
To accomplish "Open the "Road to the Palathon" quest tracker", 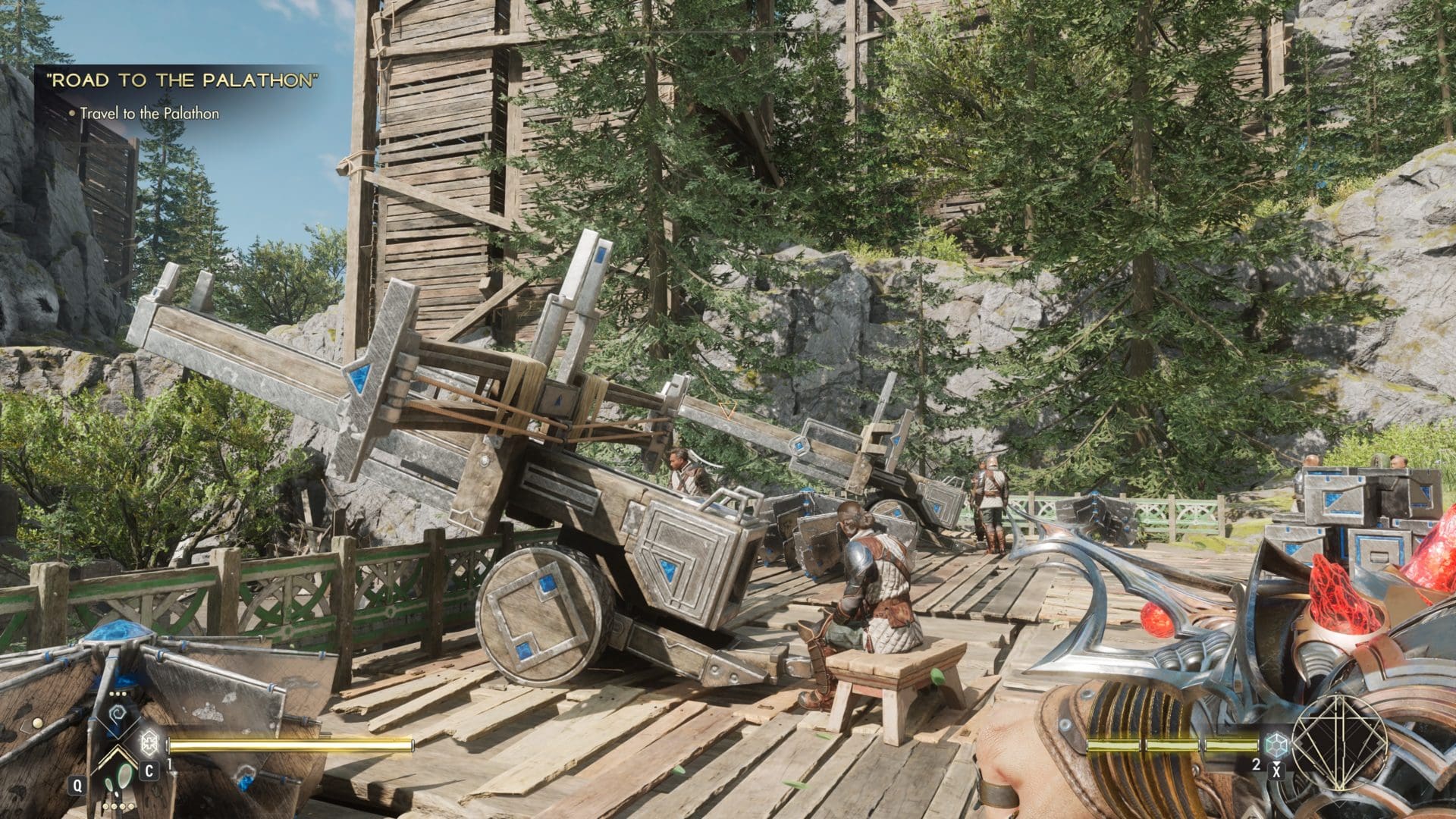I will coord(182,82).
